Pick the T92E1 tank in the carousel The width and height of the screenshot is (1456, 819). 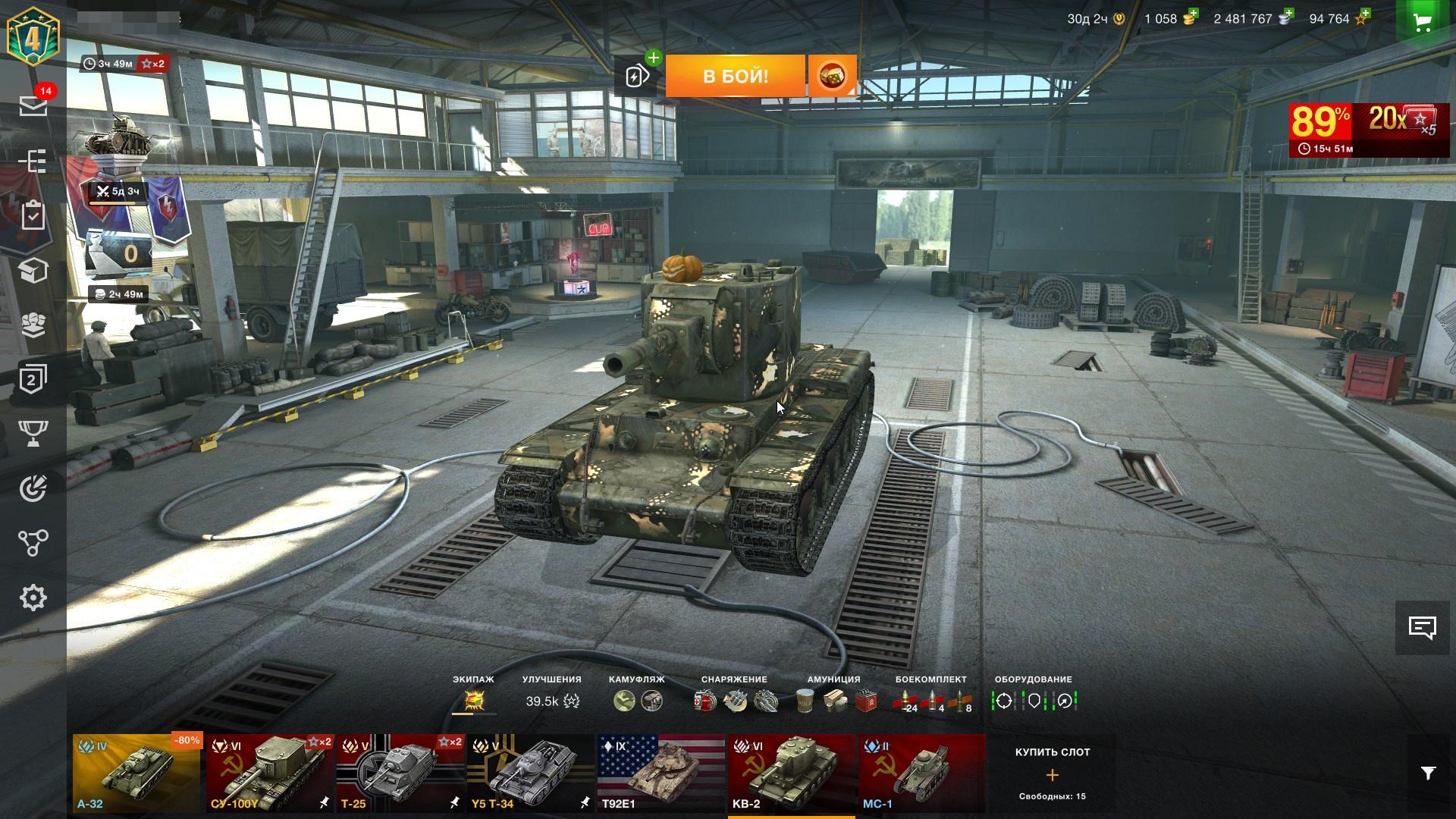[661, 773]
